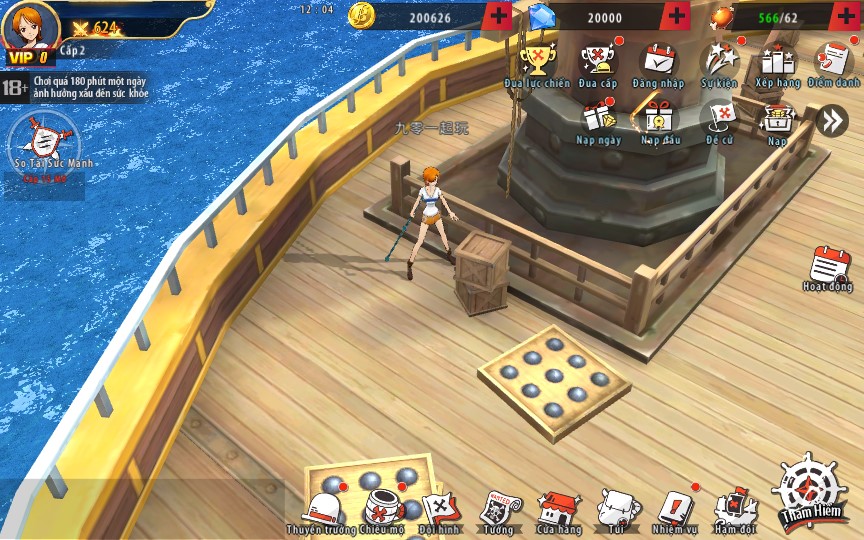The image size is (864, 540).
Task: View the Xếp hạng leaderboard
Action: (x=777, y=62)
